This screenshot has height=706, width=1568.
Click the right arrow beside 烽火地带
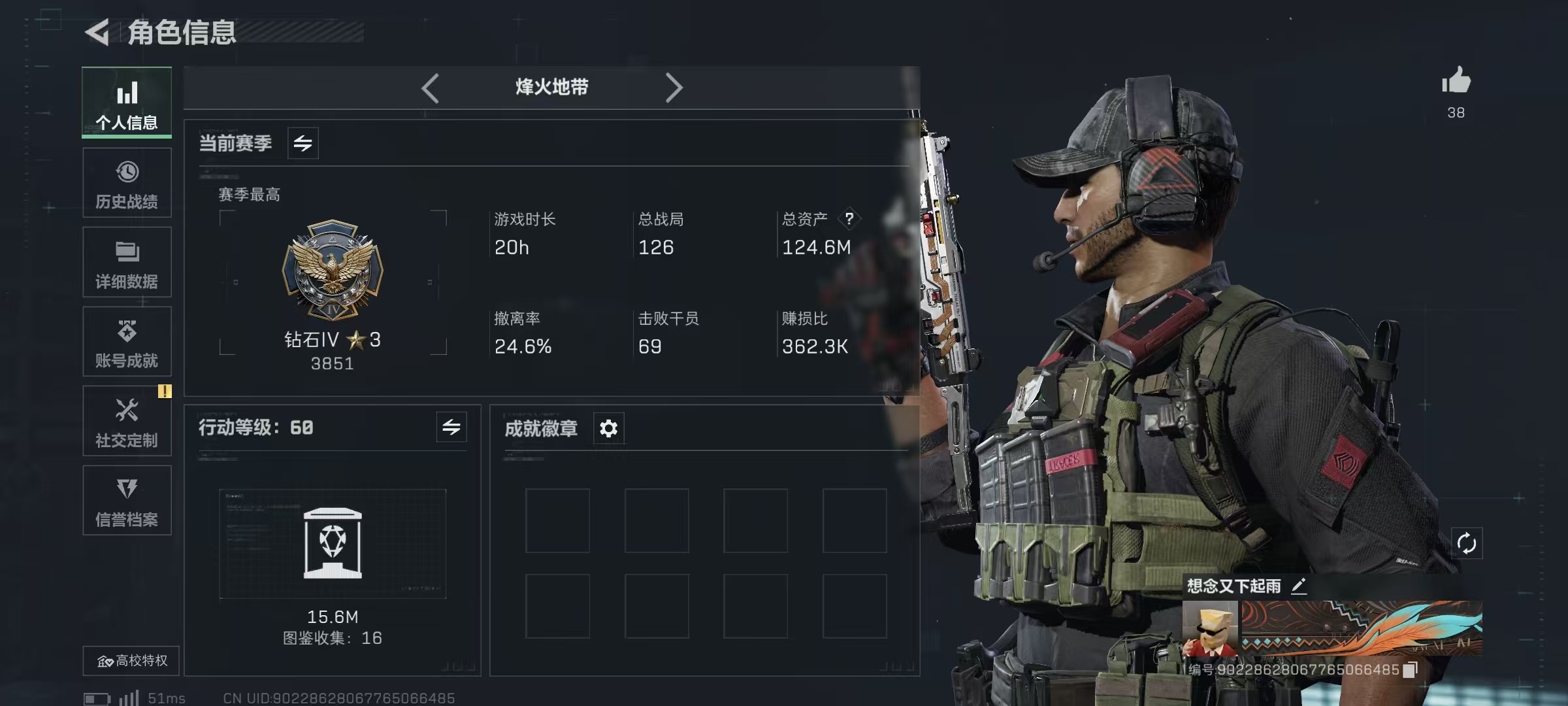[674, 87]
